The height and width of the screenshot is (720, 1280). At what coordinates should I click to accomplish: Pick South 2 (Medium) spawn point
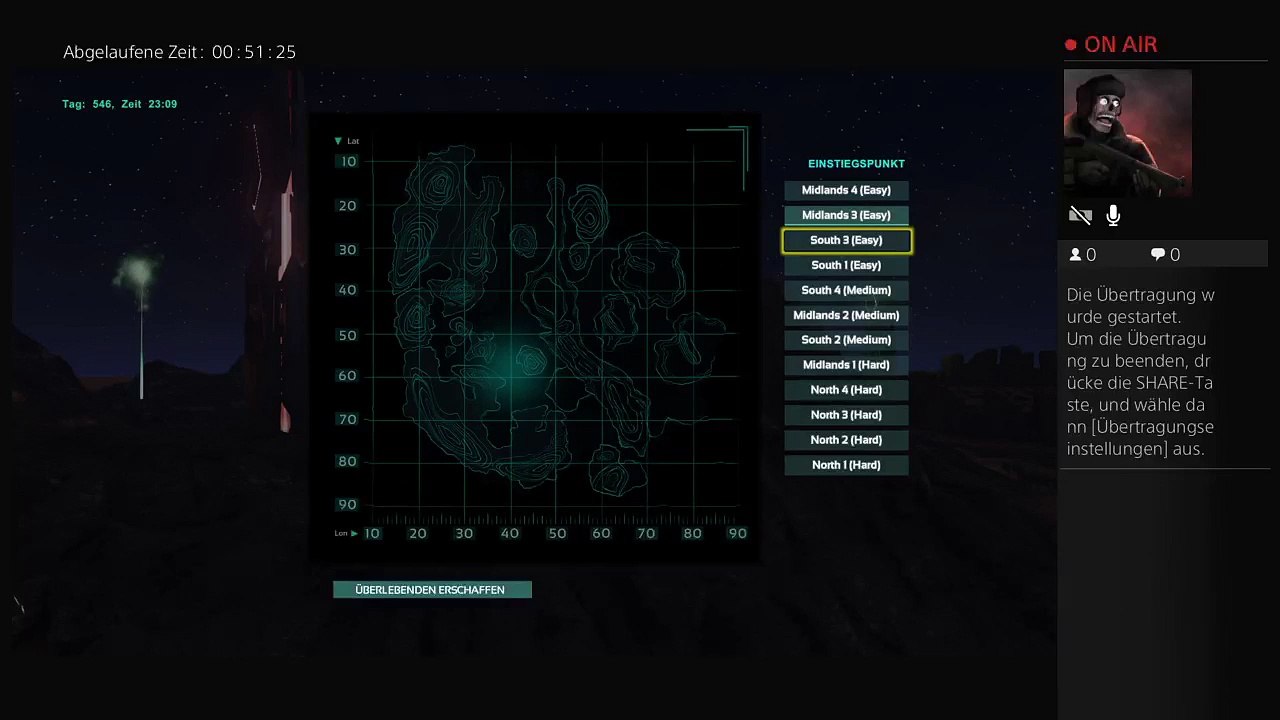click(846, 340)
